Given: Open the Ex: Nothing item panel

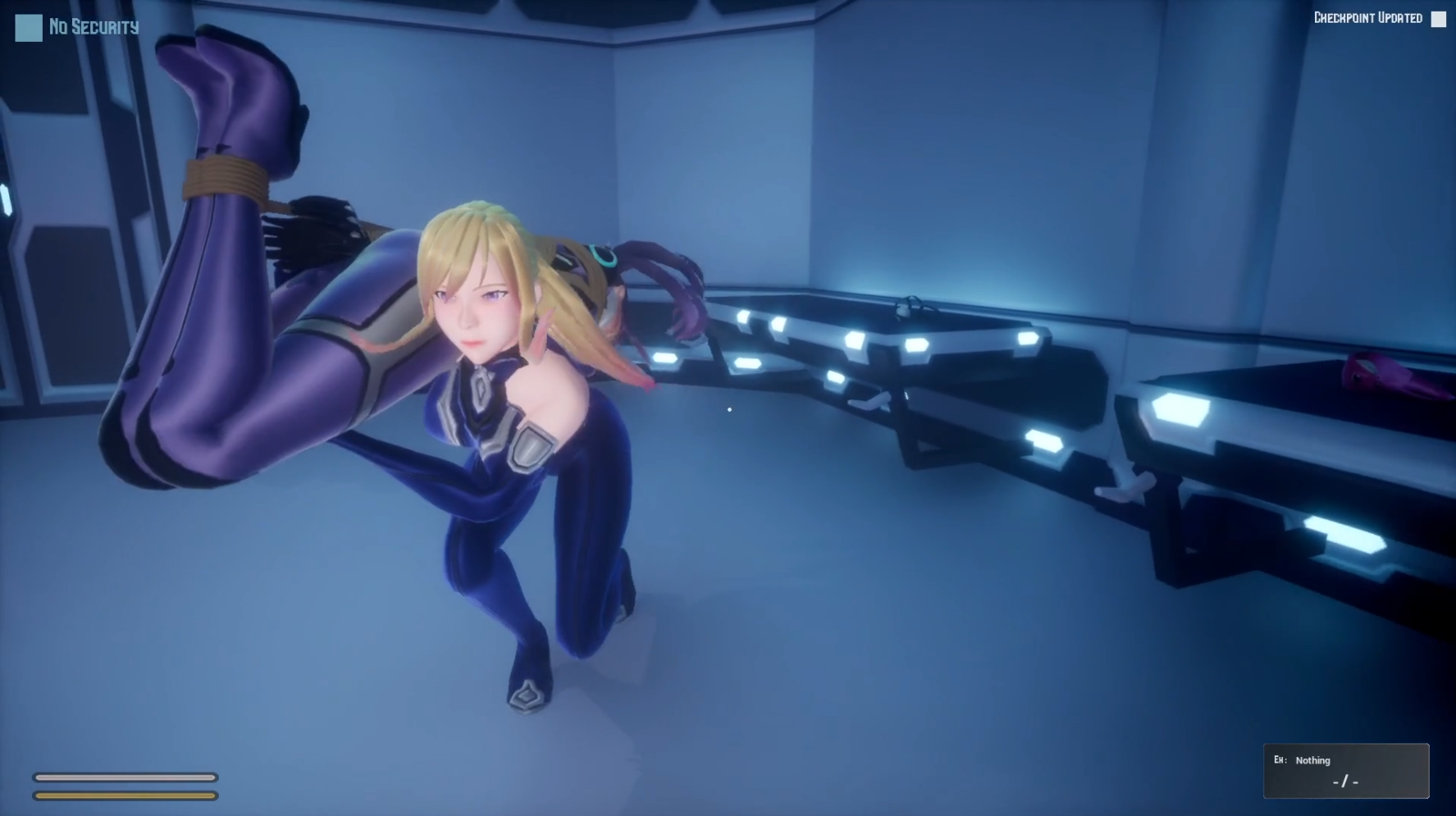Looking at the screenshot, I should click(x=1345, y=771).
